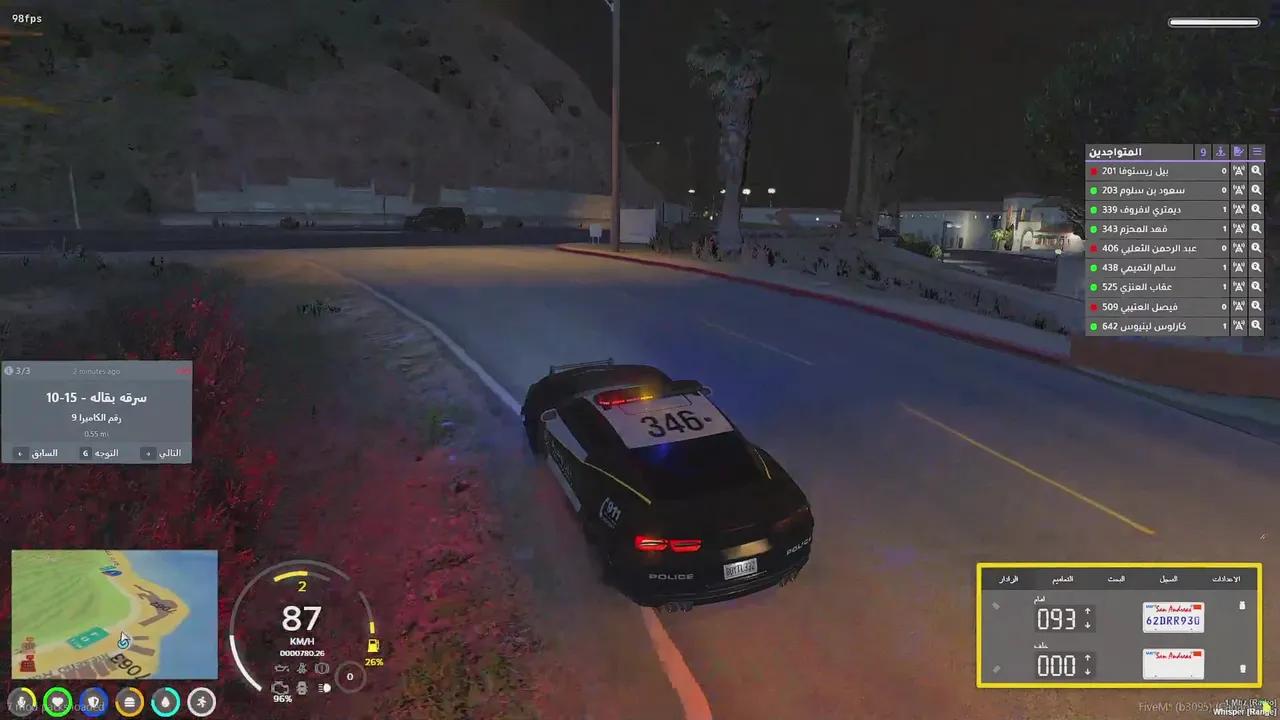Increase the front radar speed with the up arrow
Image resolution: width=1280 pixels, height=720 pixels.
[x=1087, y=611]
